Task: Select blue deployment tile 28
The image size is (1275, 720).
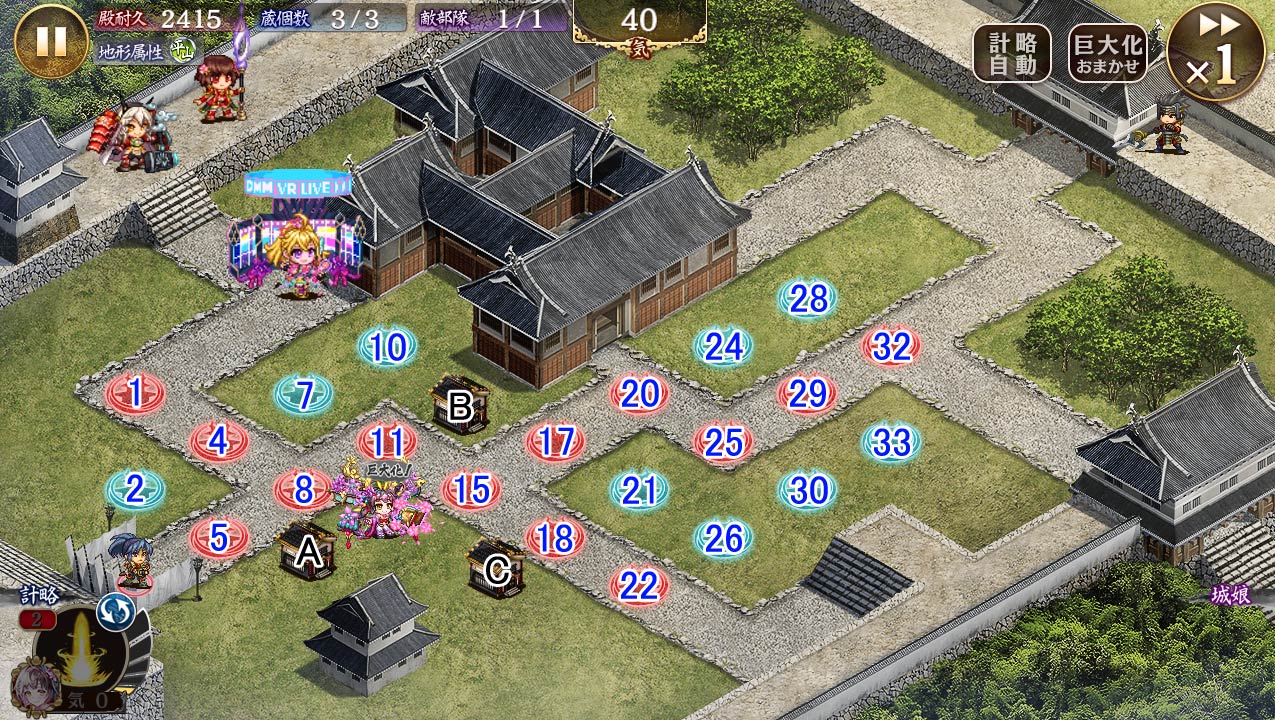Action: pos(807,299)
